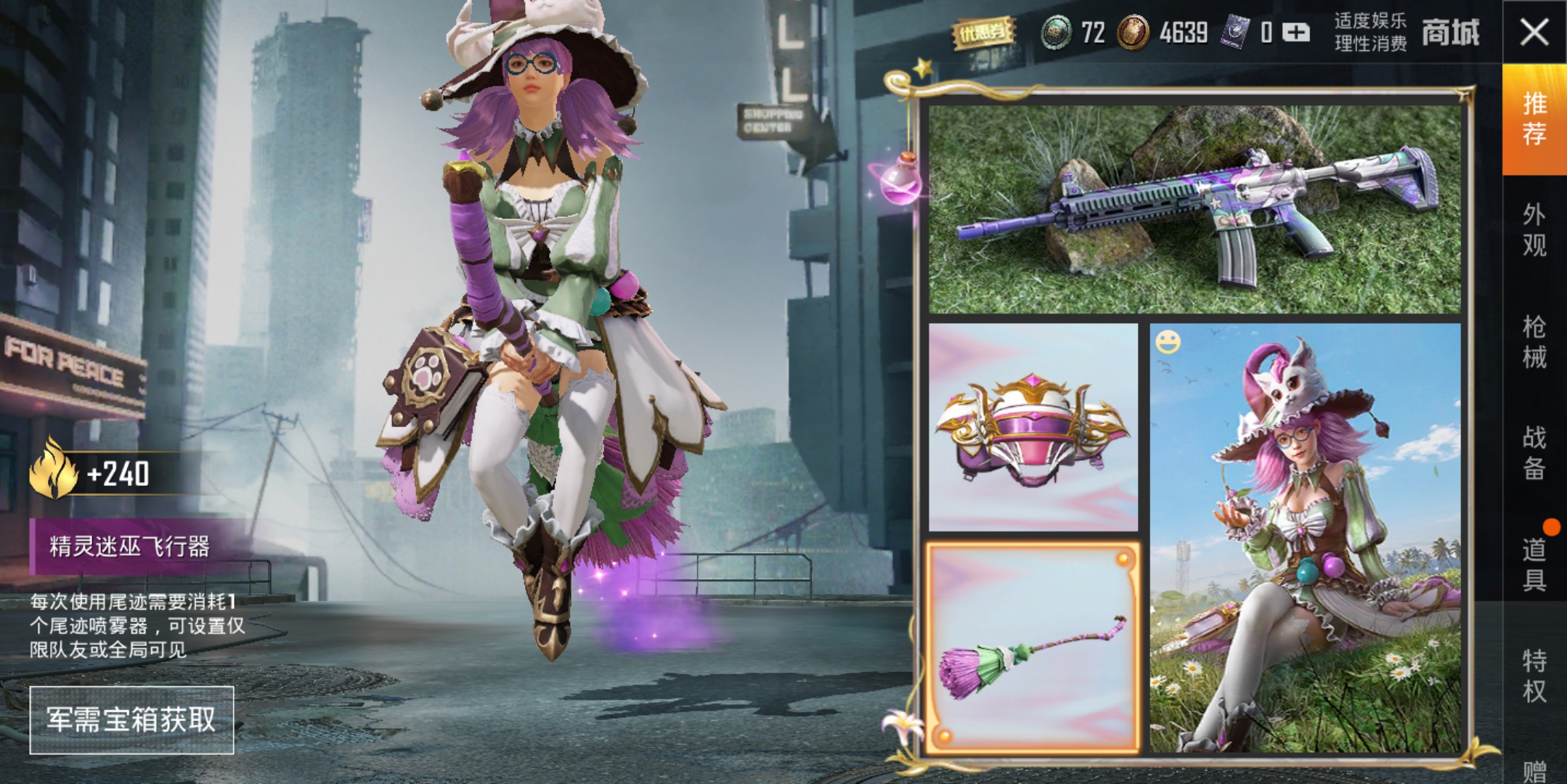Screen dimensions: 1567x784
Task: Open the 道具 tab
Action: [1534, 565]
